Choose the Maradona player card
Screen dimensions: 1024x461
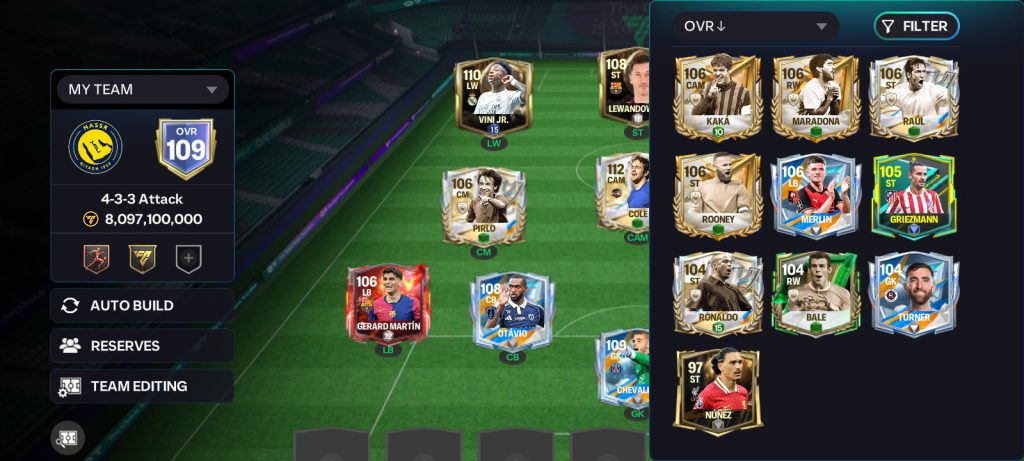[x=815, y=98]
